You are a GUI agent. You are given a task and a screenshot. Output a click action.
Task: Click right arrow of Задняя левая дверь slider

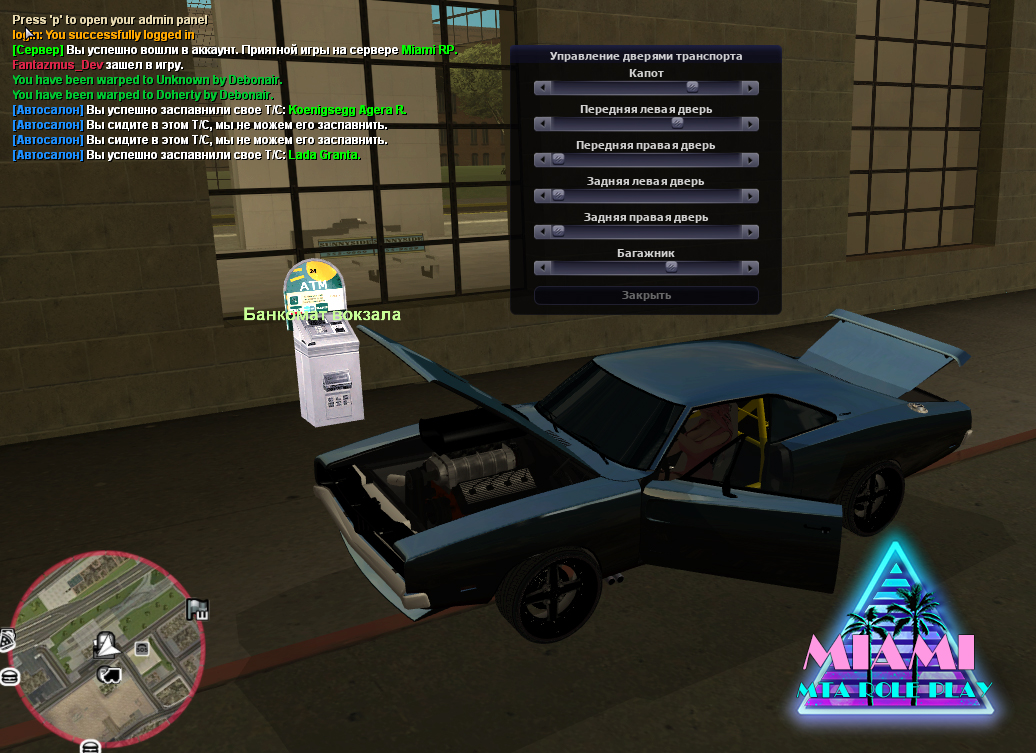coord(750,196)
